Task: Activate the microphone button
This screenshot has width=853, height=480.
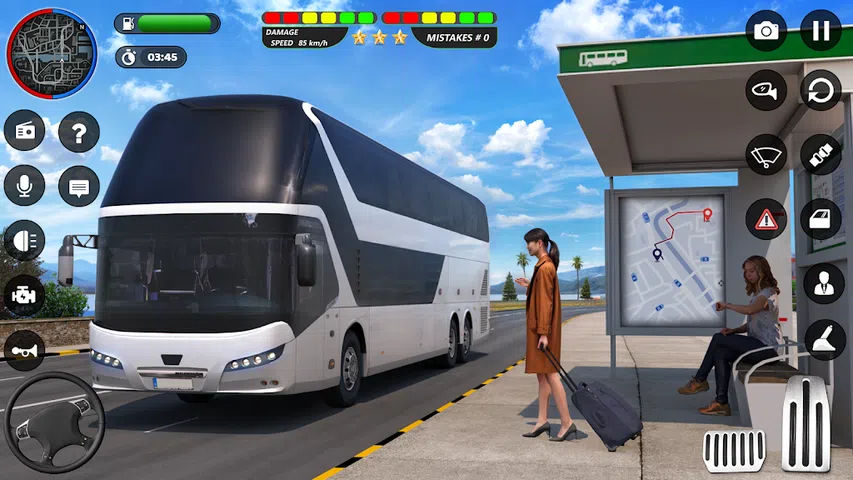Action: [24, 185]
